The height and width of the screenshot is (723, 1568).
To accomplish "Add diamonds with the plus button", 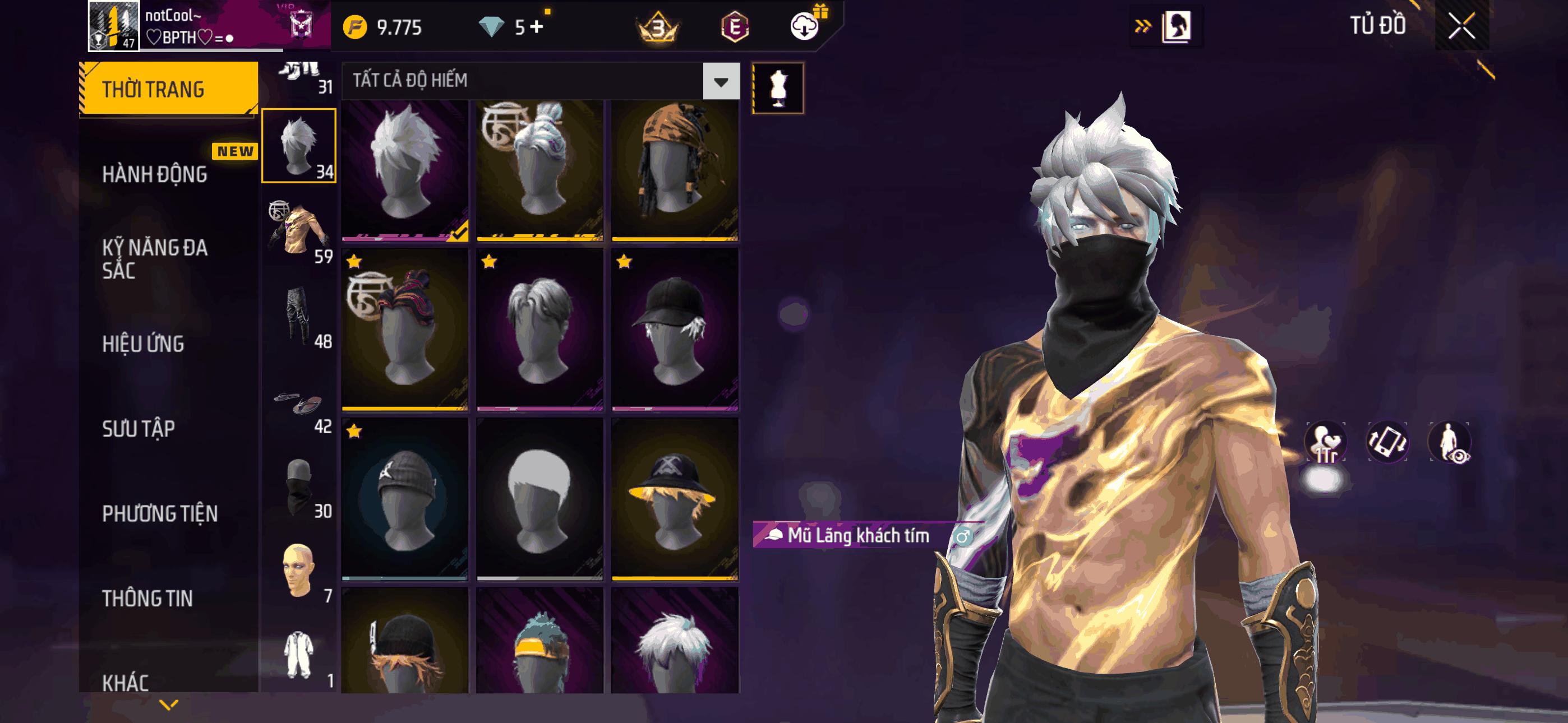I will click(x=537, y=27).
